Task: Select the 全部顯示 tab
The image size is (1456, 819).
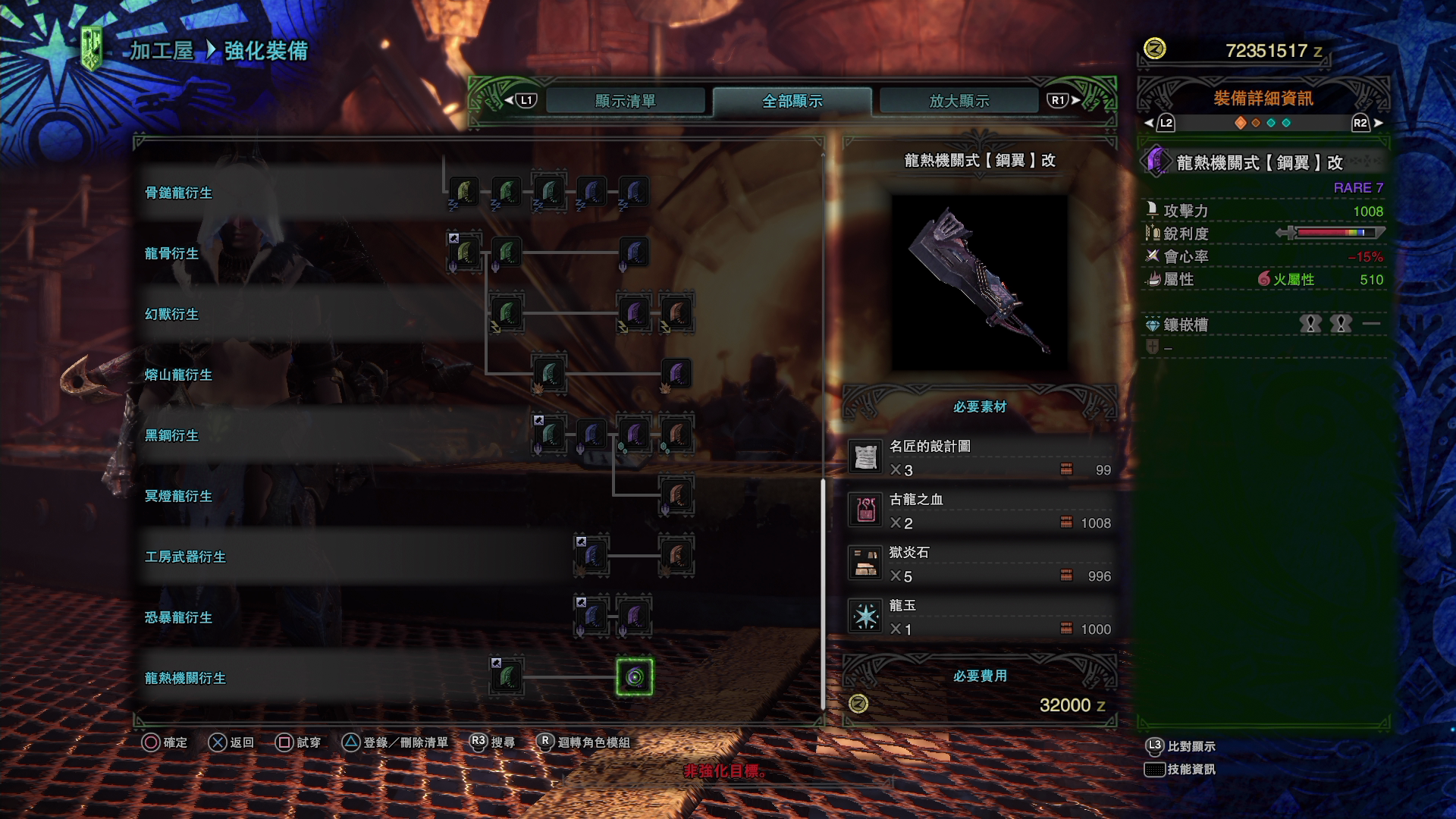Action: pyautogui.click(x=792, y=101)
